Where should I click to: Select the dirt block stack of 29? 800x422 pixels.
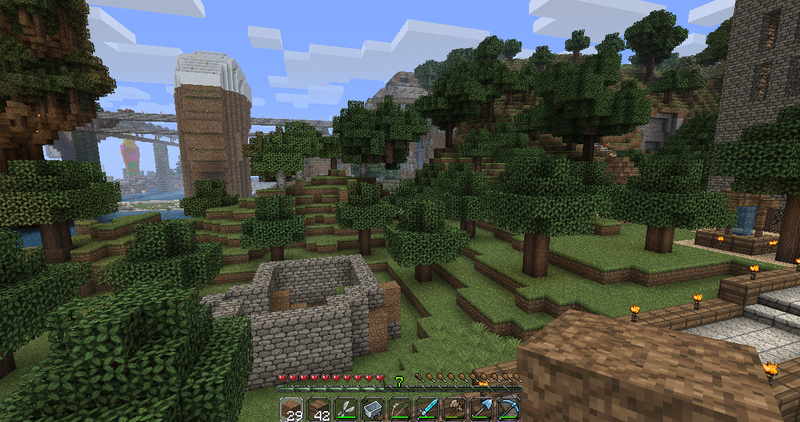pos(291,409)
